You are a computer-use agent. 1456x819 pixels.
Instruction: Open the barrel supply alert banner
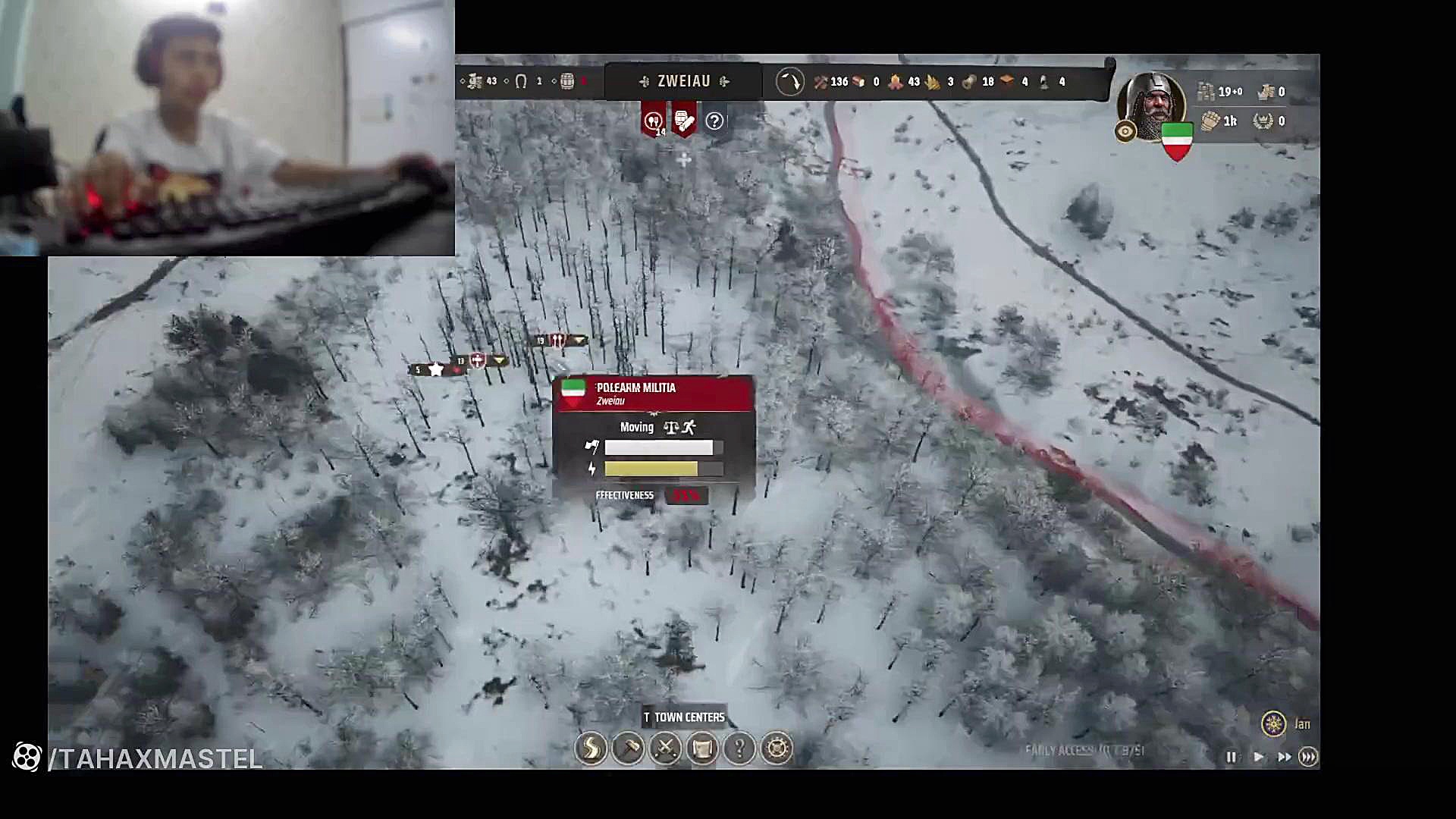pos(683,121)
